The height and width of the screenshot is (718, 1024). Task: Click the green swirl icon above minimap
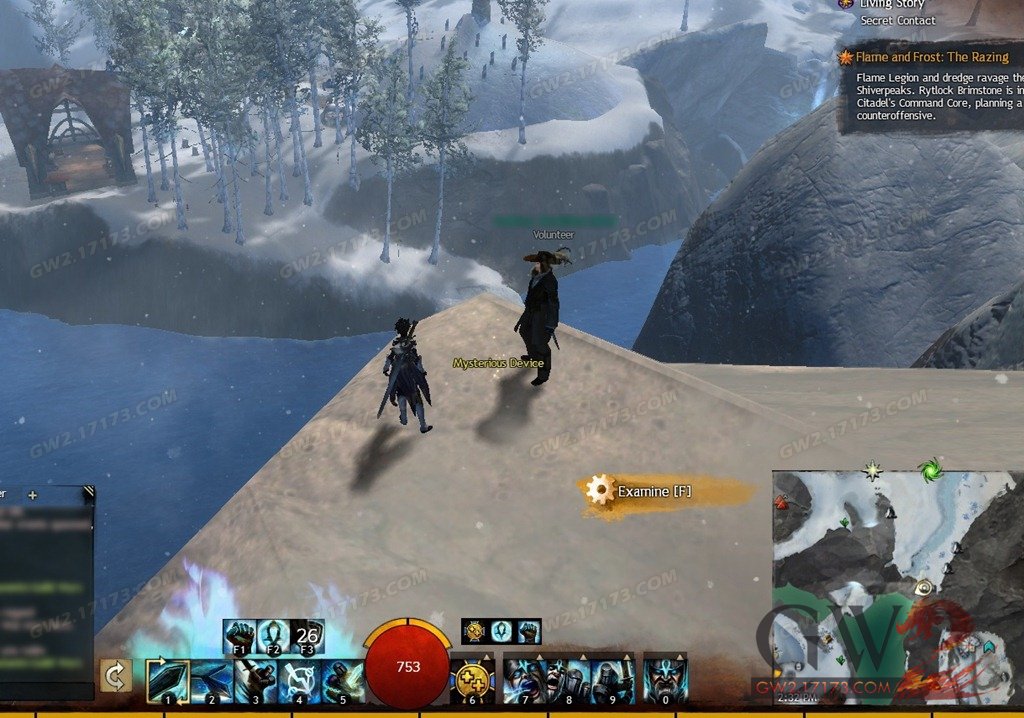click(931, 469)
